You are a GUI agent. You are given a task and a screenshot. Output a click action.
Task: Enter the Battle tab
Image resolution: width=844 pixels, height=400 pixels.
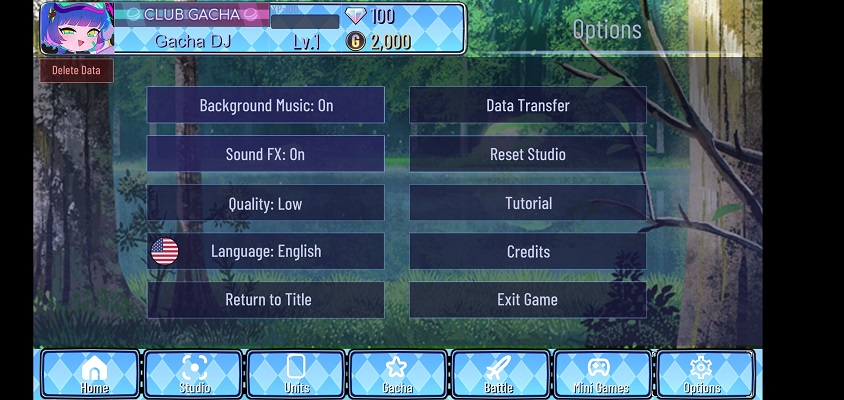pos(500,374)
